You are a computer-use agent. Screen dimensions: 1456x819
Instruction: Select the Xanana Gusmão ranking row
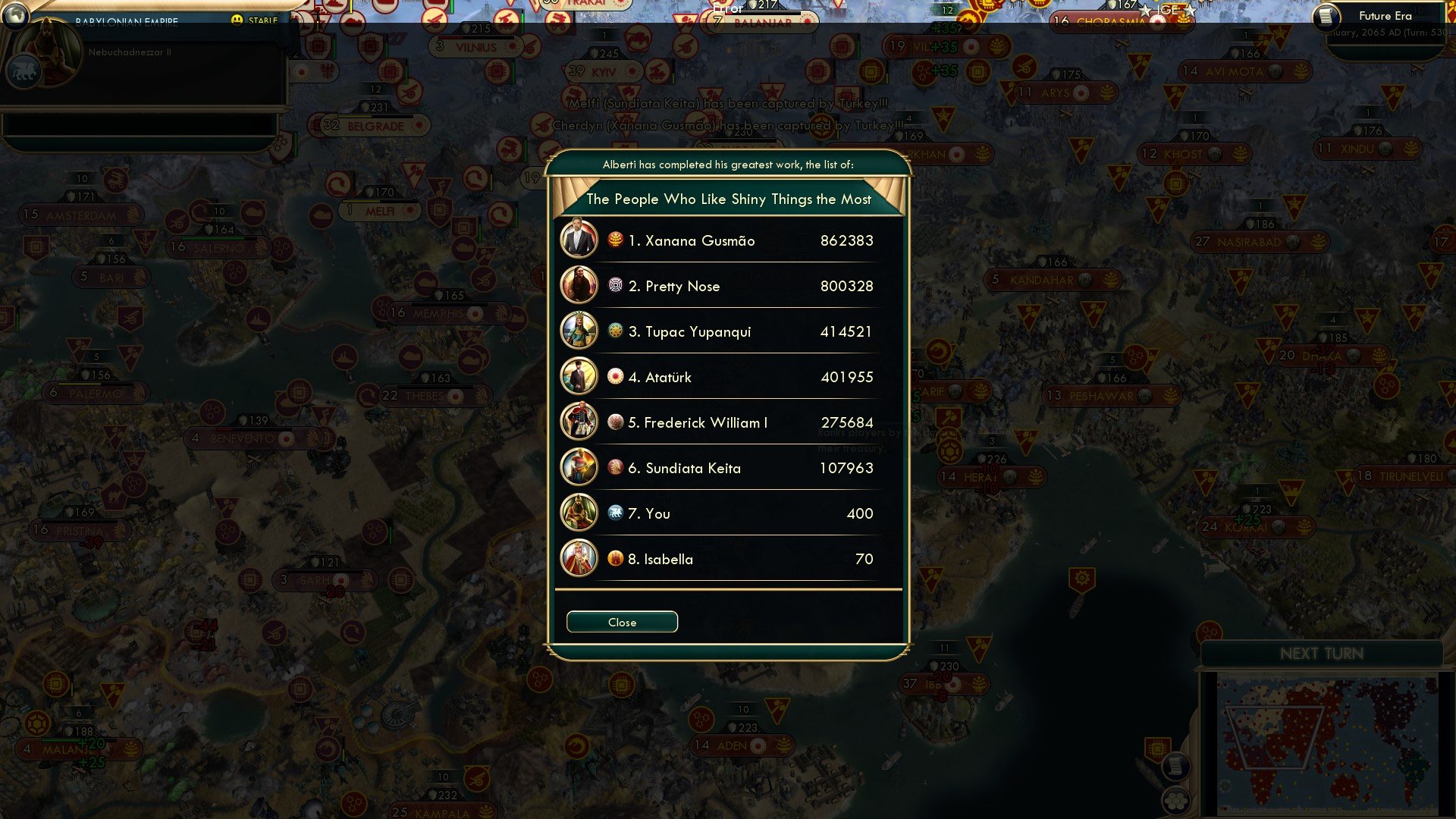click(x=728, y=240)
